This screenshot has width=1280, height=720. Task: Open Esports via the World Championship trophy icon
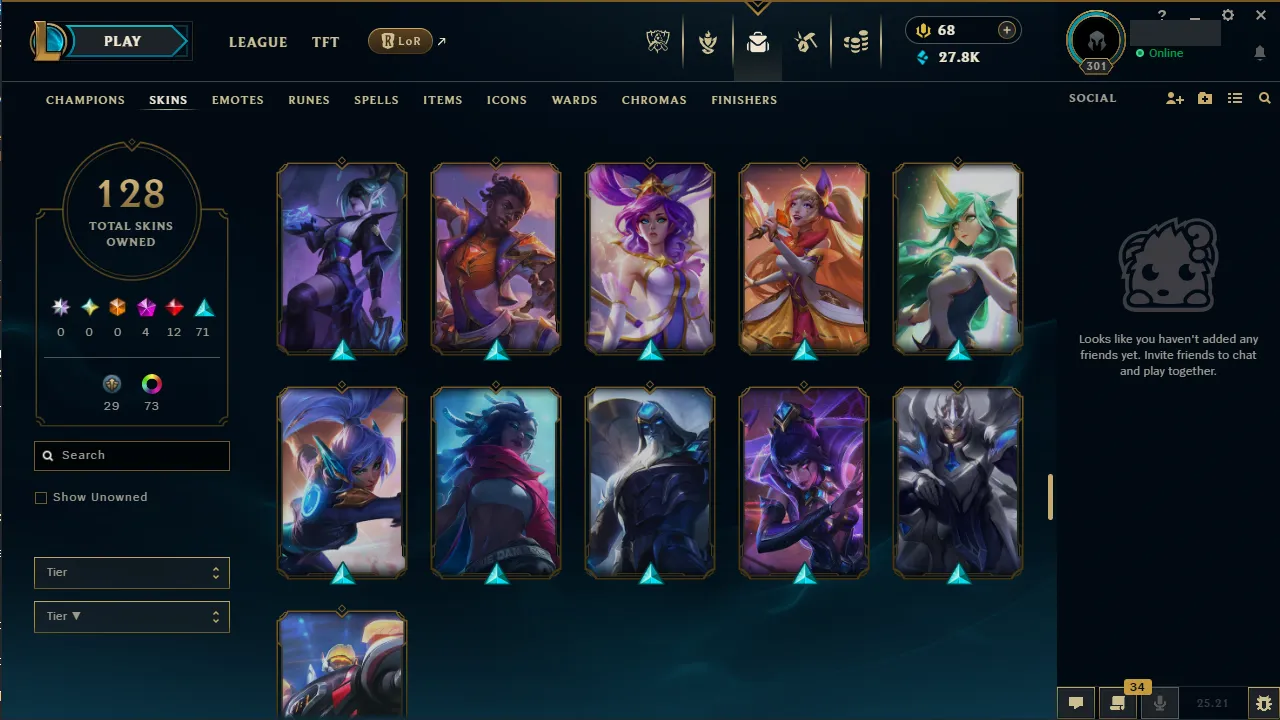658,41
